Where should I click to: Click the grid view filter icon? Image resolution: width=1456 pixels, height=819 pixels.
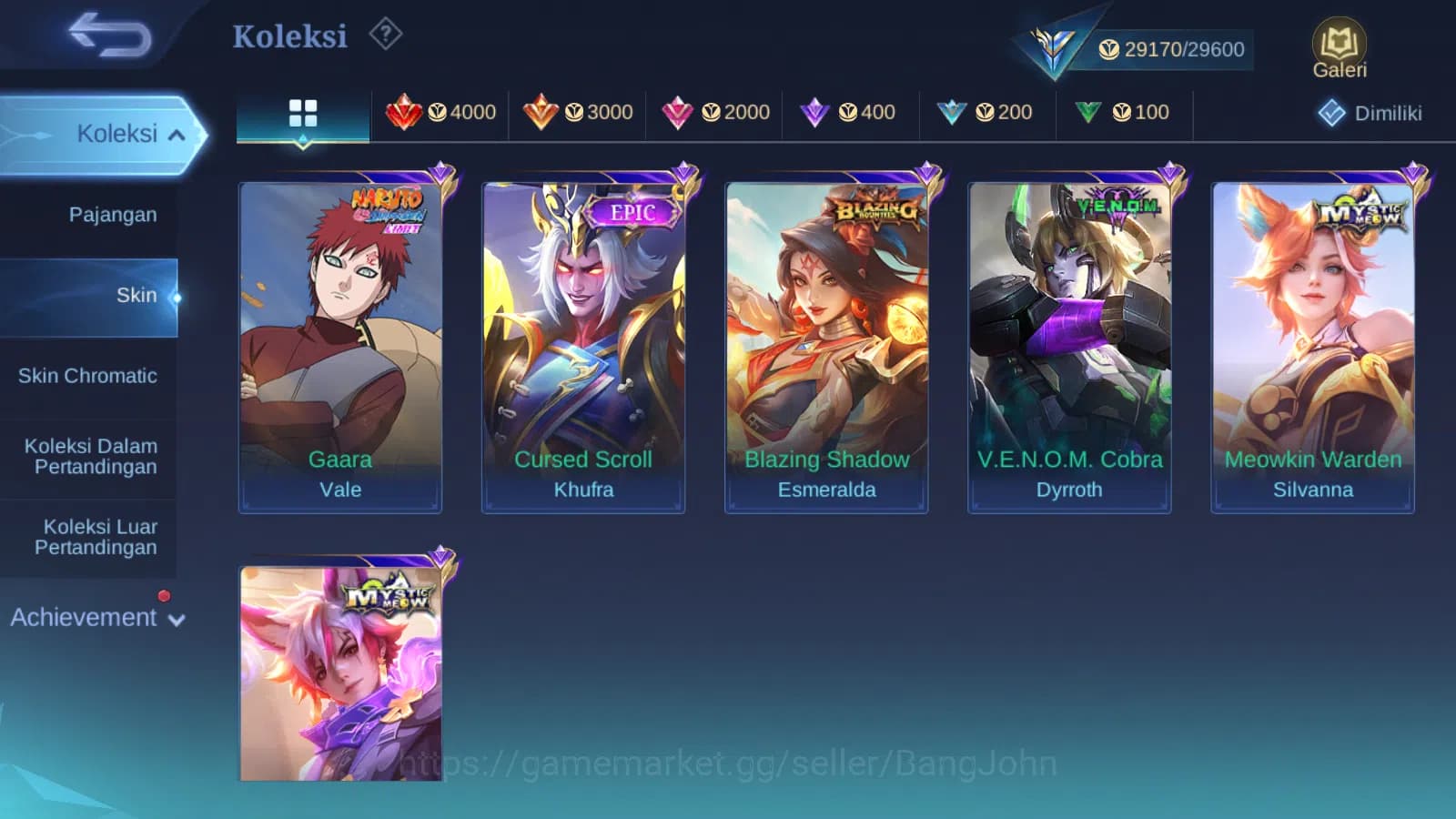[x=303, y=112]
